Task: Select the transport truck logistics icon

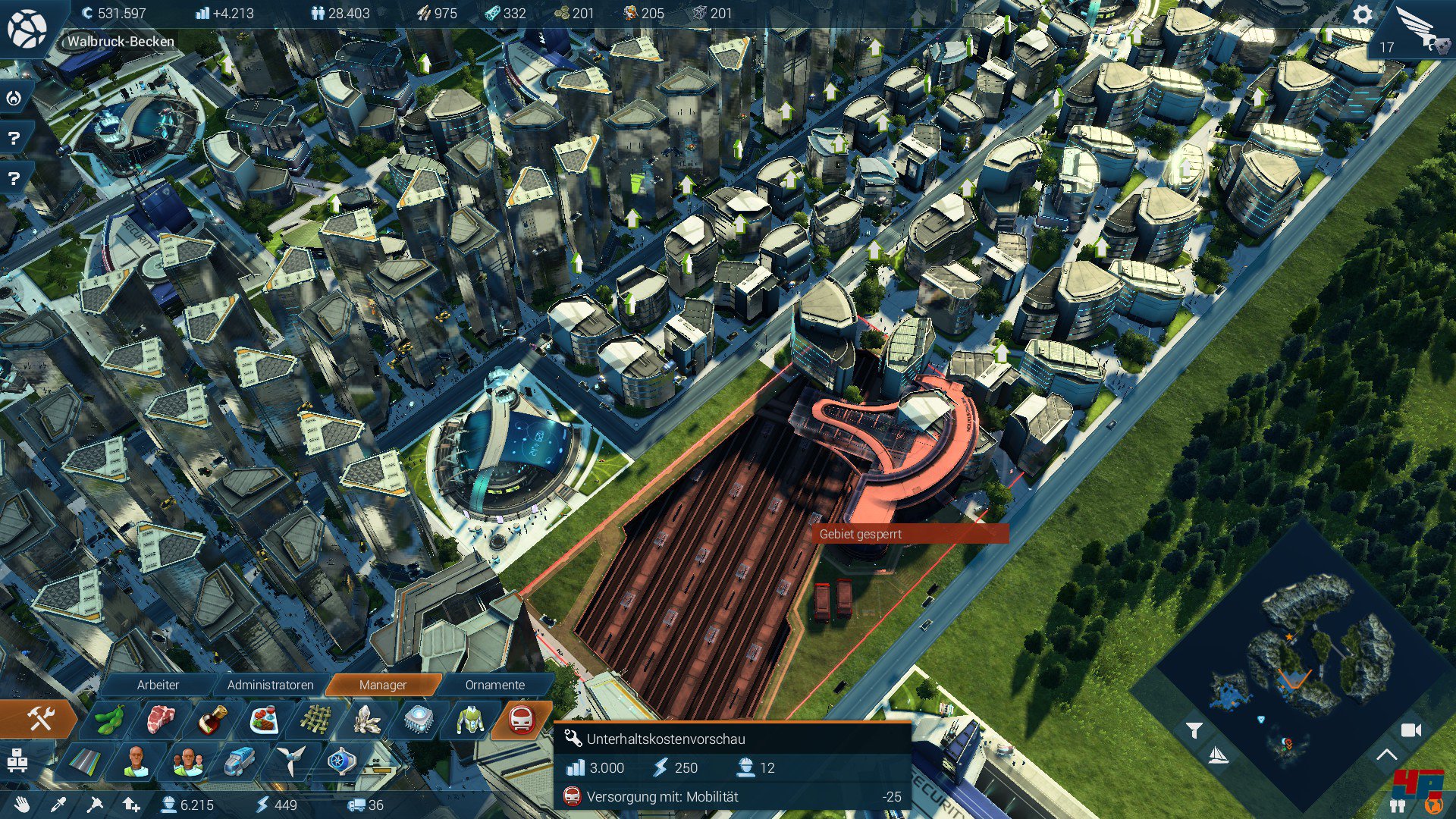Action: [239, 761]
